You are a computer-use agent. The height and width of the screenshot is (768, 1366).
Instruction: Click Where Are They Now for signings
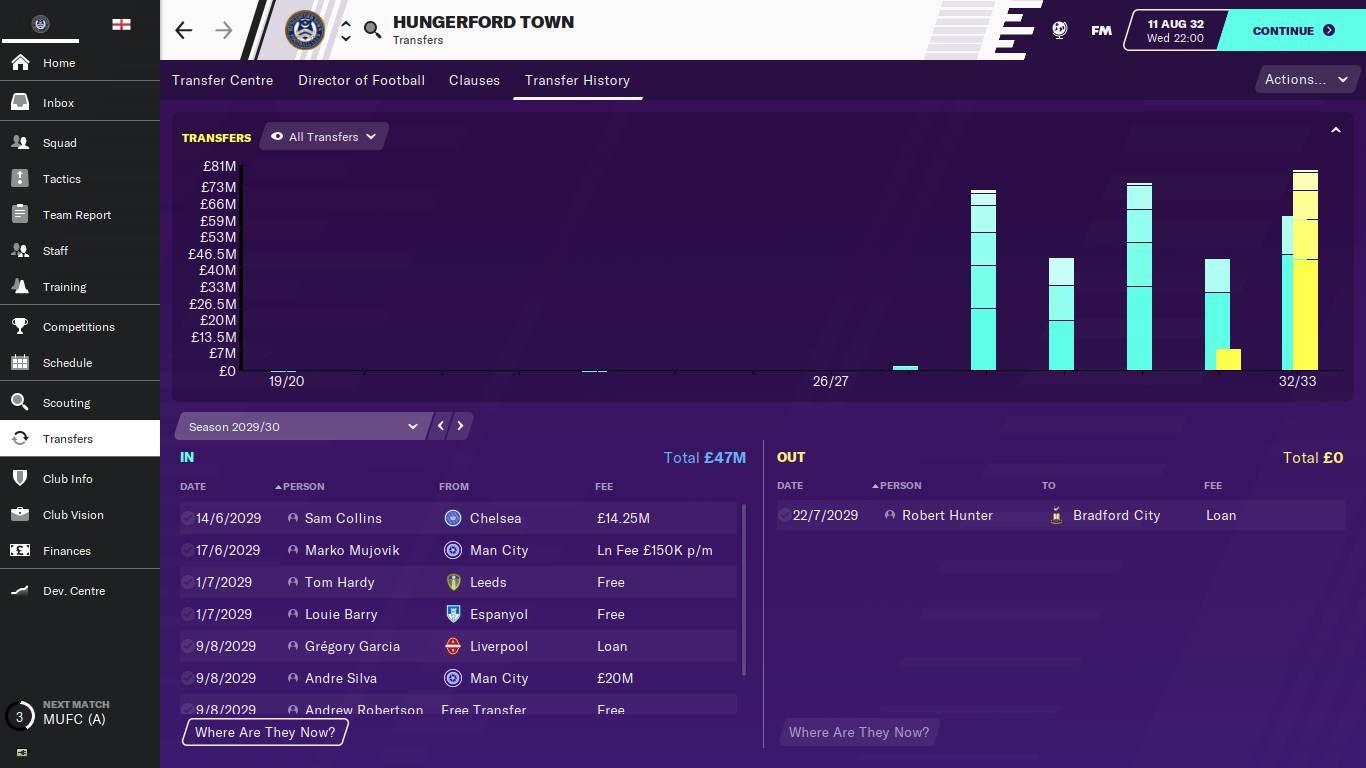pyautogui.click(x=265, y=732)
